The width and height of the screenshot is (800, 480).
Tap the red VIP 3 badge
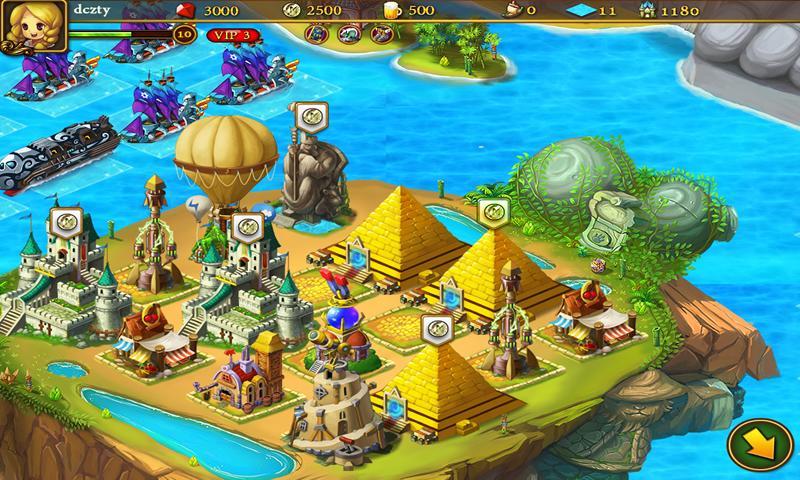click(x=232, y=35)
